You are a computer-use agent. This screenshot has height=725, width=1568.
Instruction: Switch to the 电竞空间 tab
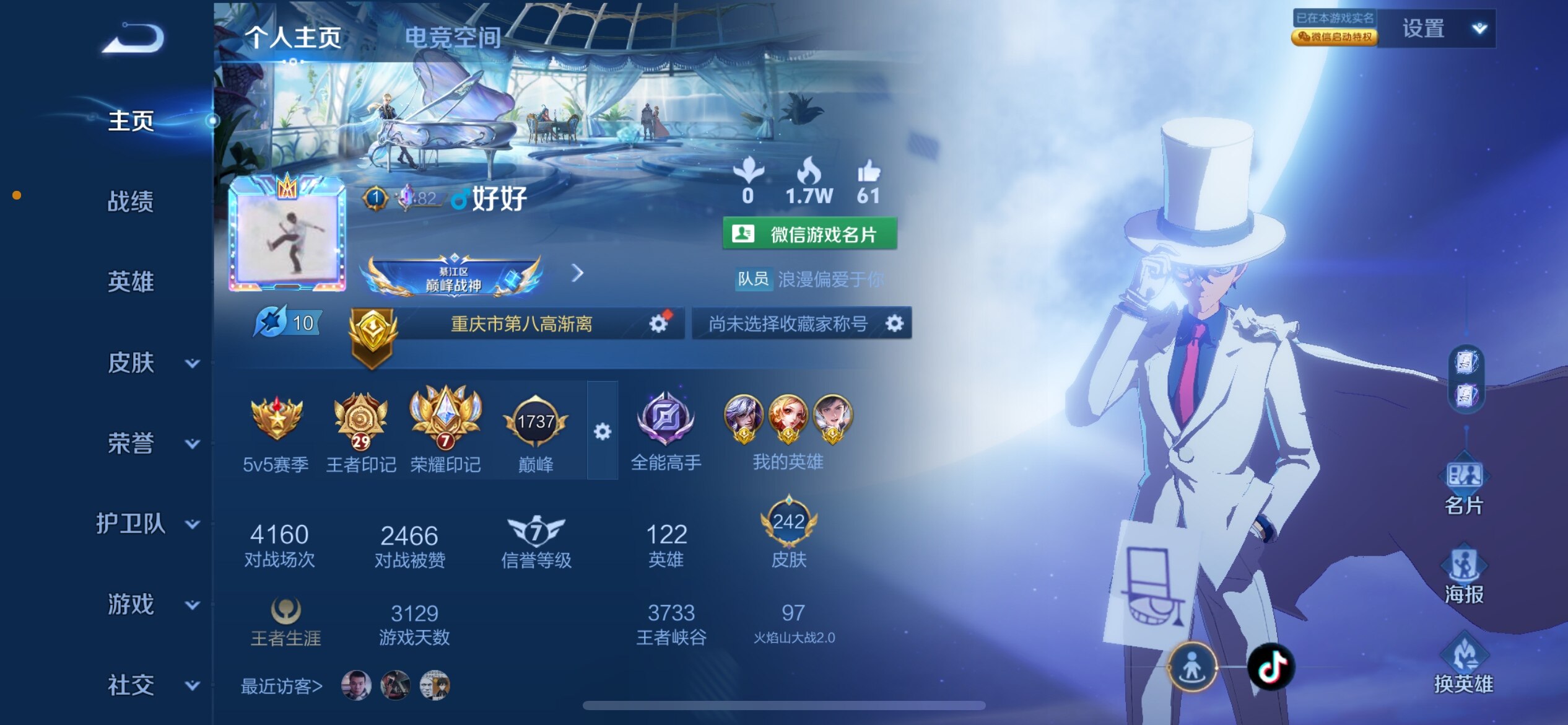[x=453, y=37]
